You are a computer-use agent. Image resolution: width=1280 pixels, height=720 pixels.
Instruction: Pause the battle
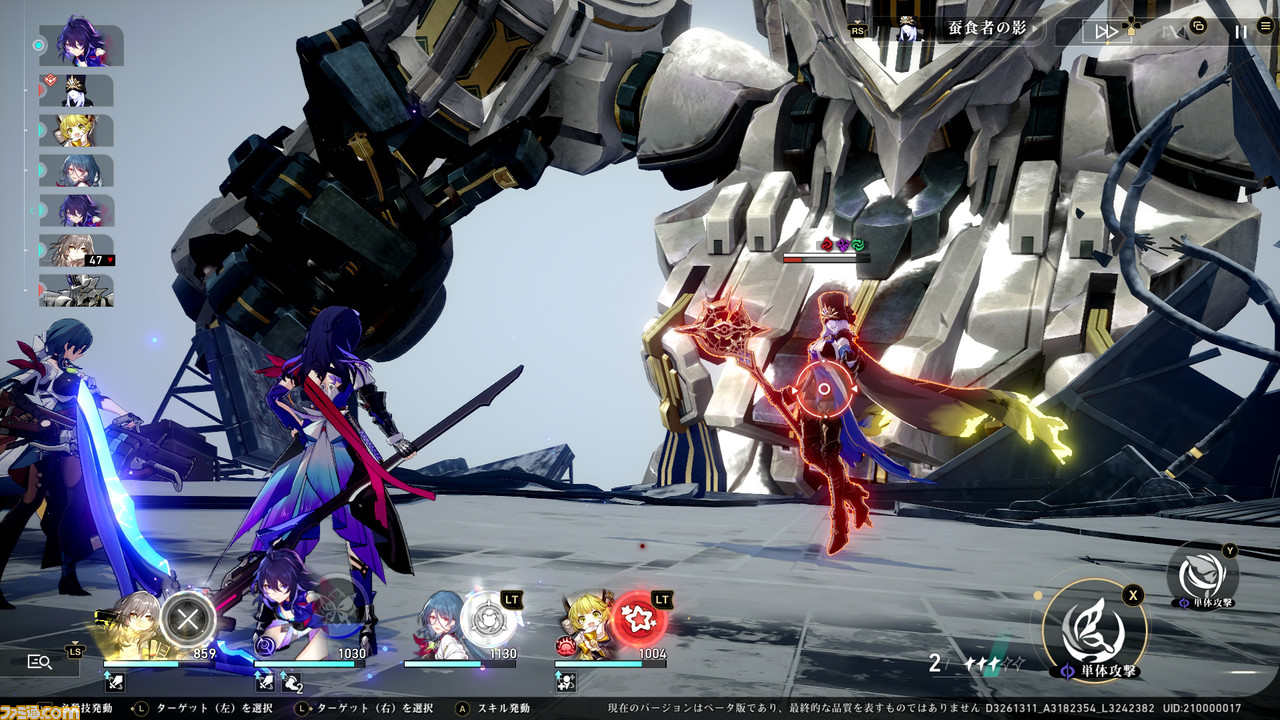(x=1240, y=31)
